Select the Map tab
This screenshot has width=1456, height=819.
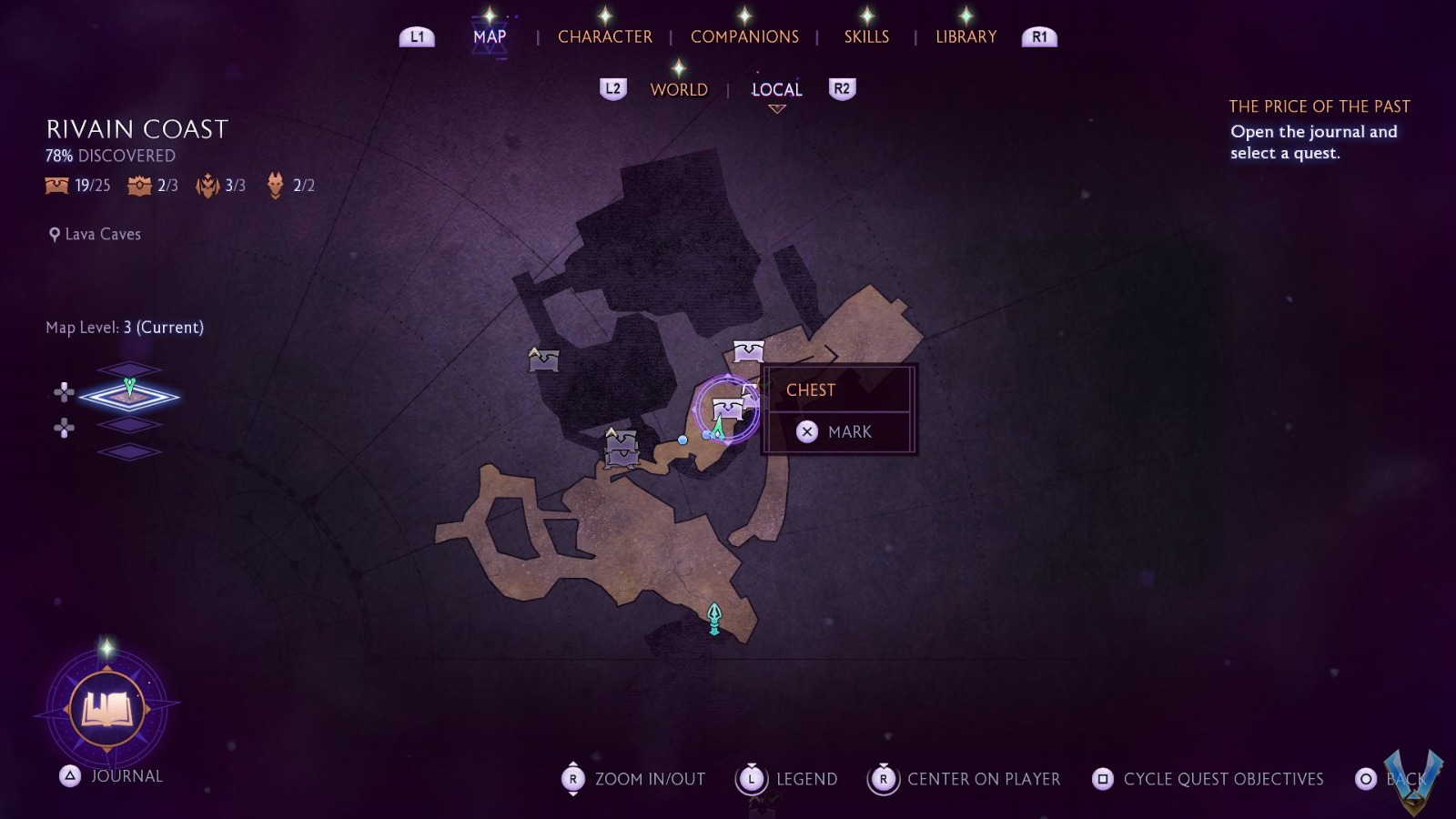(x=490, y=36)
